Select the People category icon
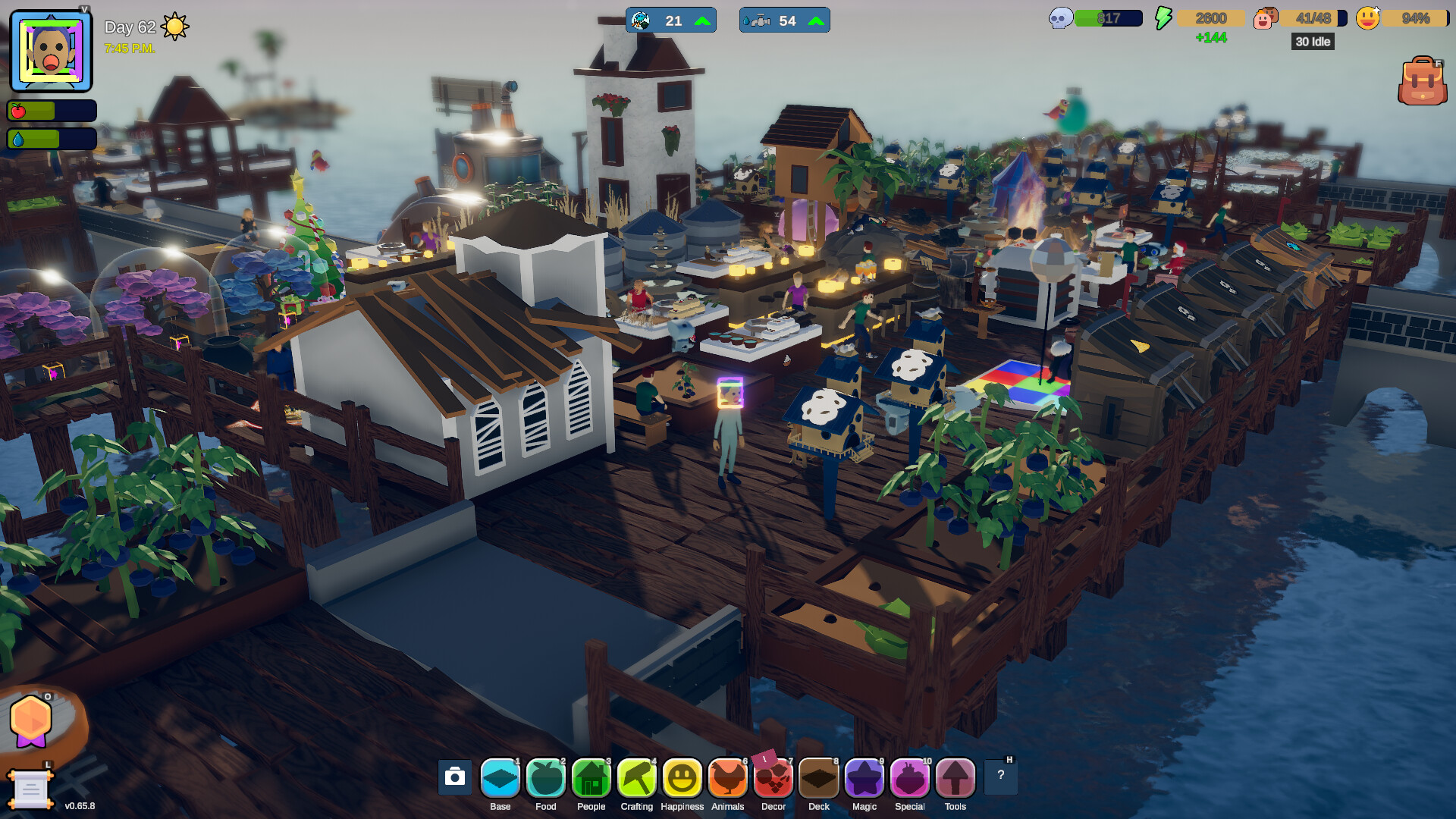Image resolution: width=1456 pixels, height=819 pixels. pos(591,777)
